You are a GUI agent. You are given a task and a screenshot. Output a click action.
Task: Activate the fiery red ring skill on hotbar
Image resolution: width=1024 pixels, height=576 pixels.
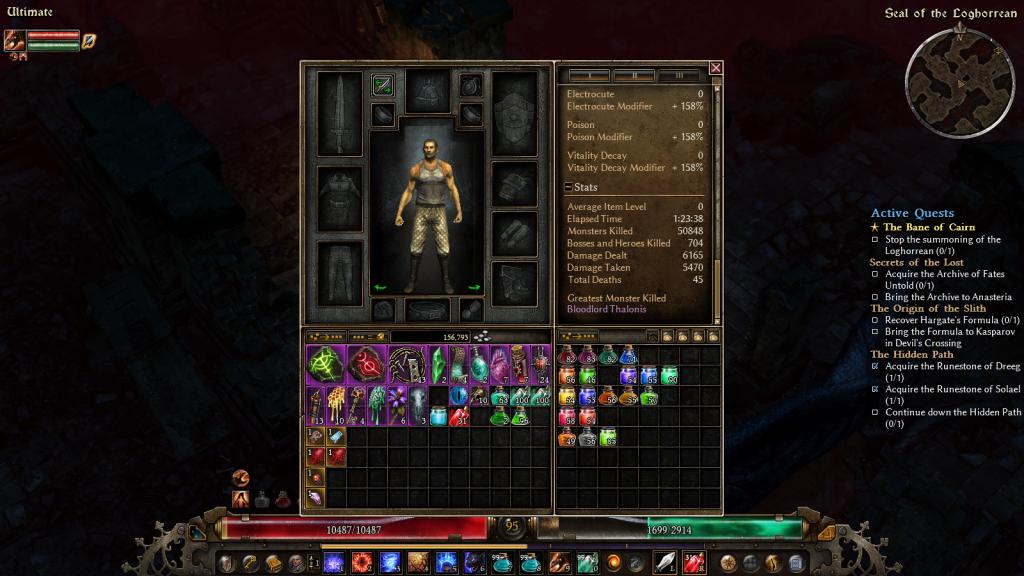coord(362,562)
